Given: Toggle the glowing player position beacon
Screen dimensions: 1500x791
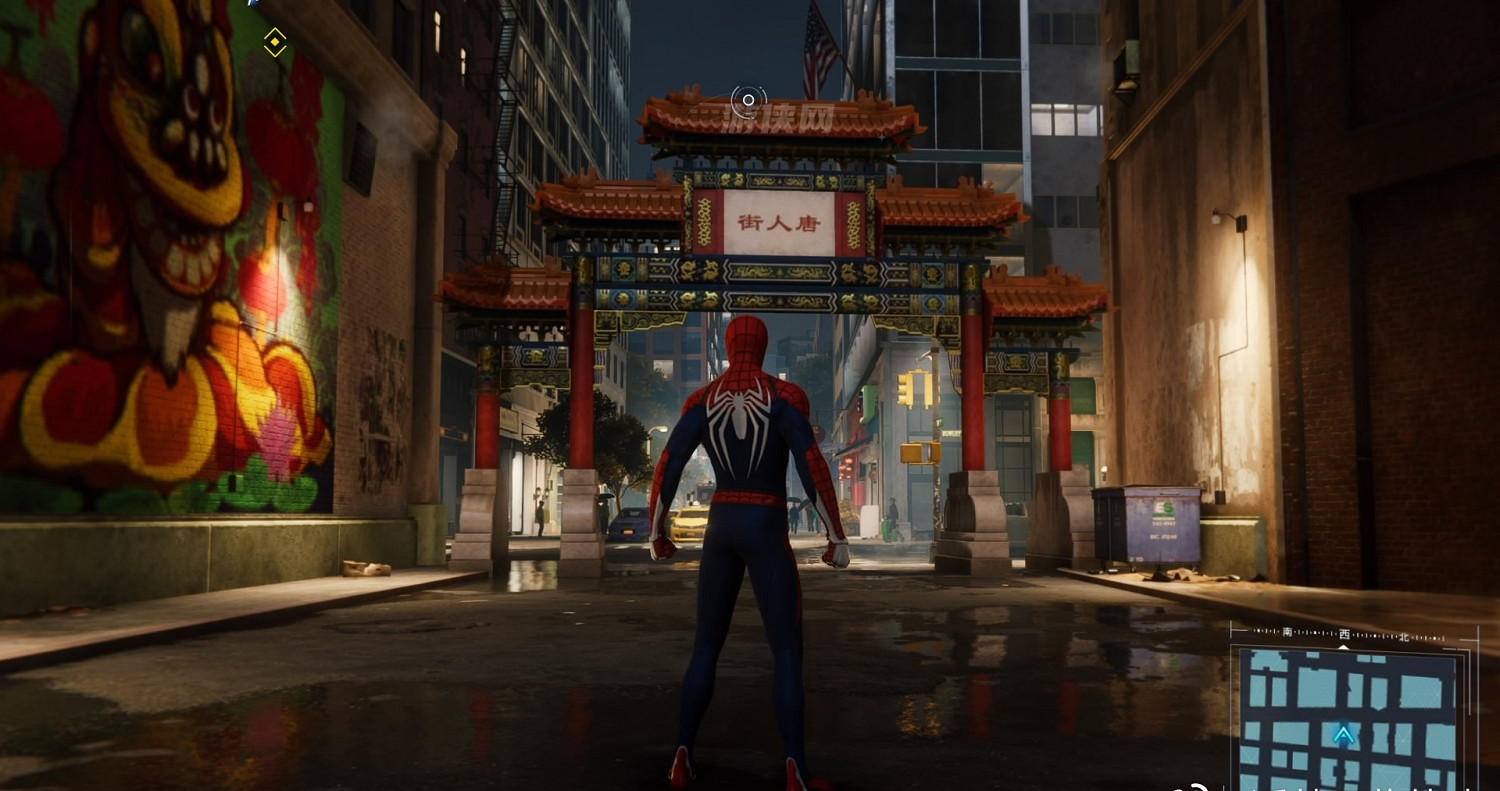Looking at the screenshot, I should coord(1344,735).
